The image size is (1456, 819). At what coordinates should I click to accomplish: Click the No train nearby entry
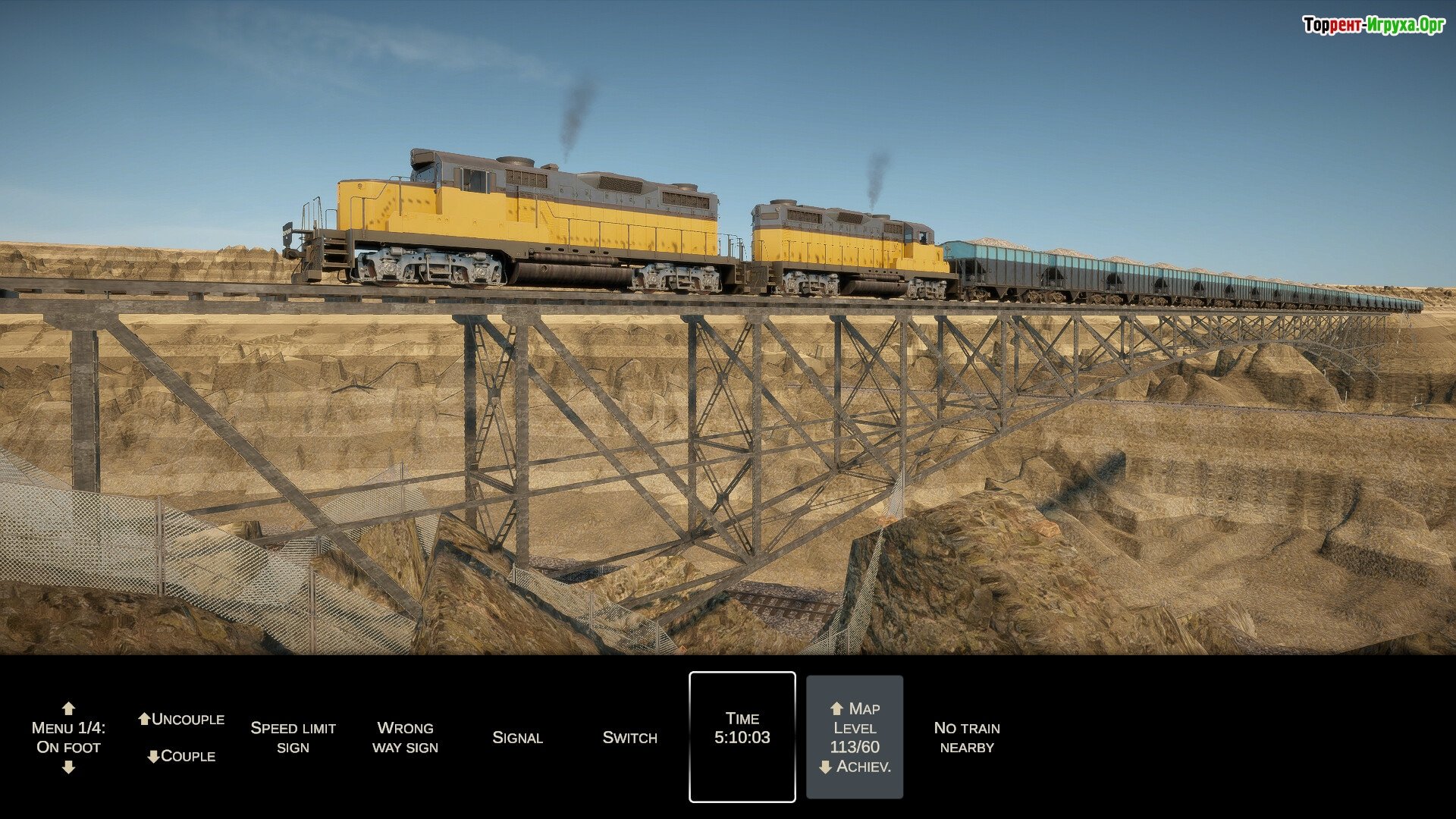967,737
